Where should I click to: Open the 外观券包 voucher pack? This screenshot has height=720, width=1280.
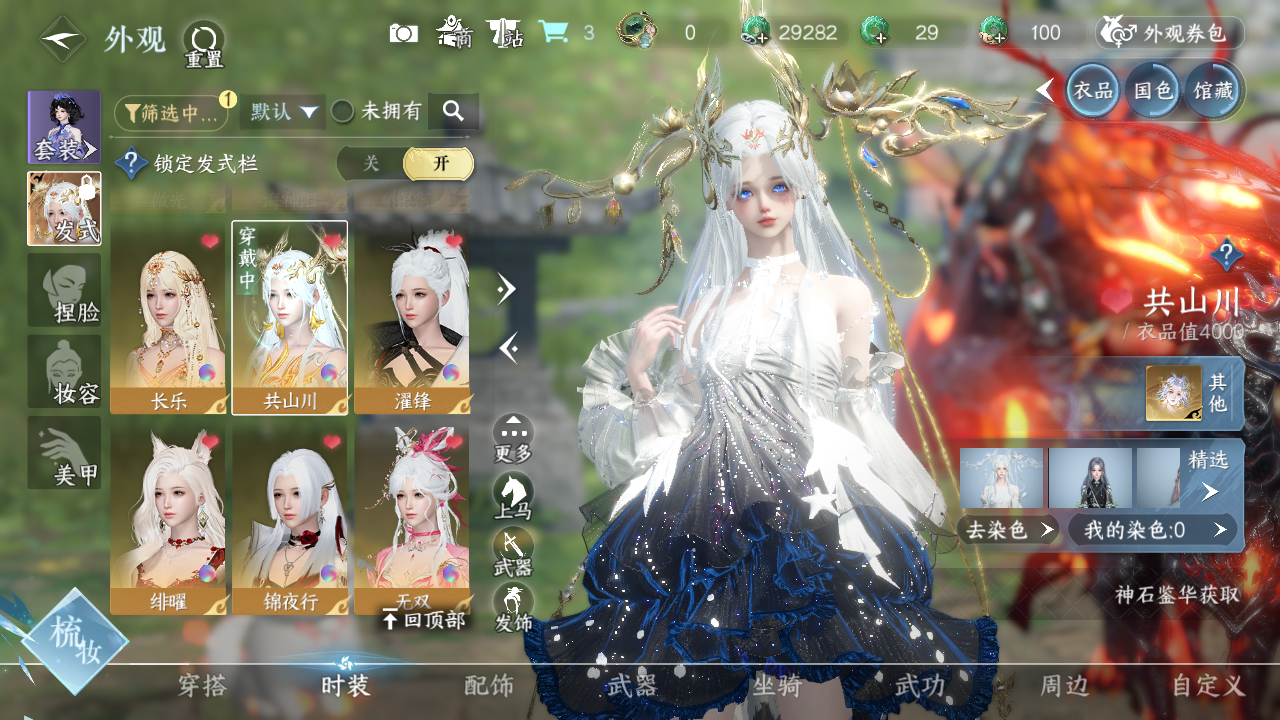coord(1170,33)
